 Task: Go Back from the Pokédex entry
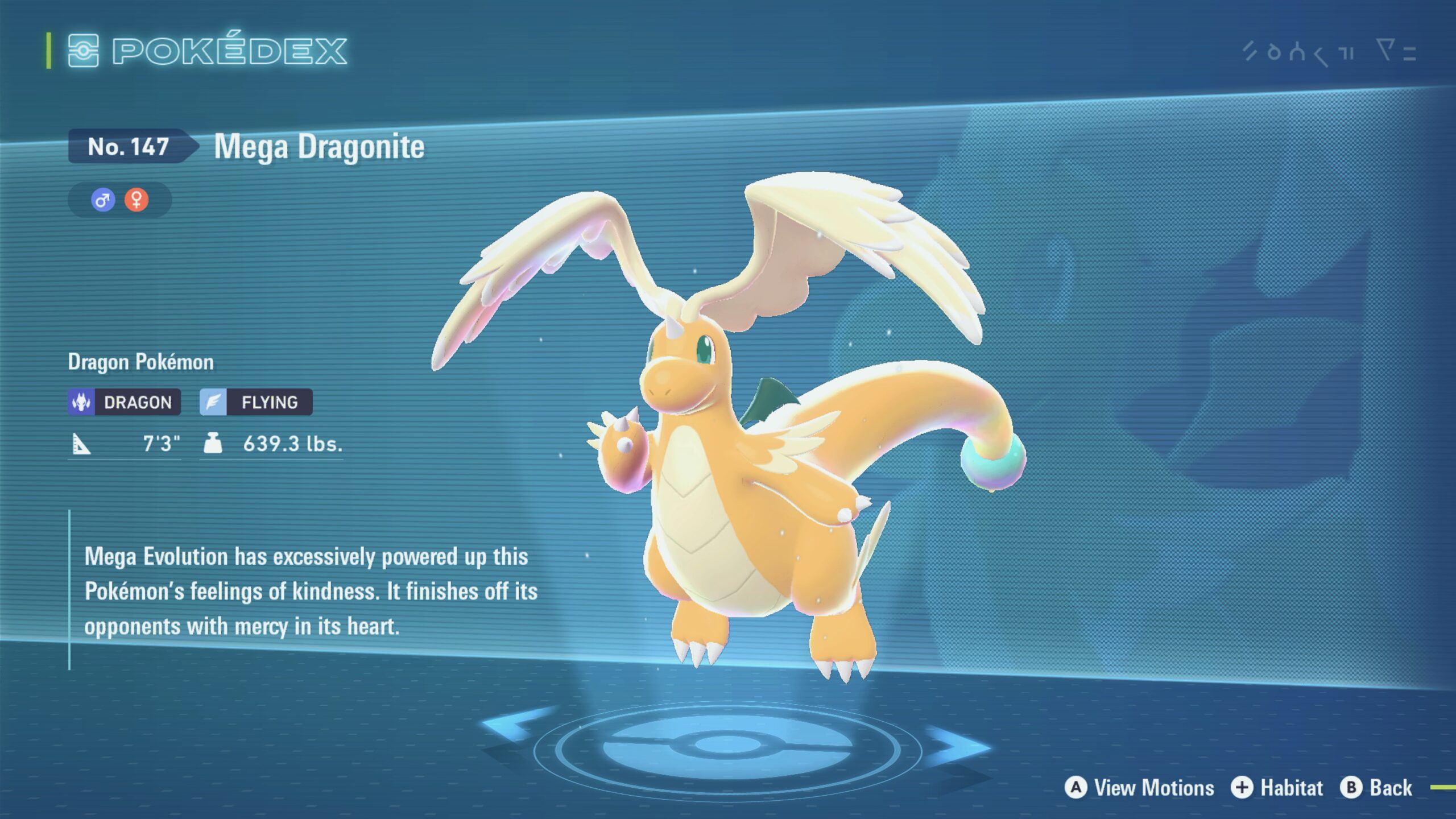[x=1376, y=788]
